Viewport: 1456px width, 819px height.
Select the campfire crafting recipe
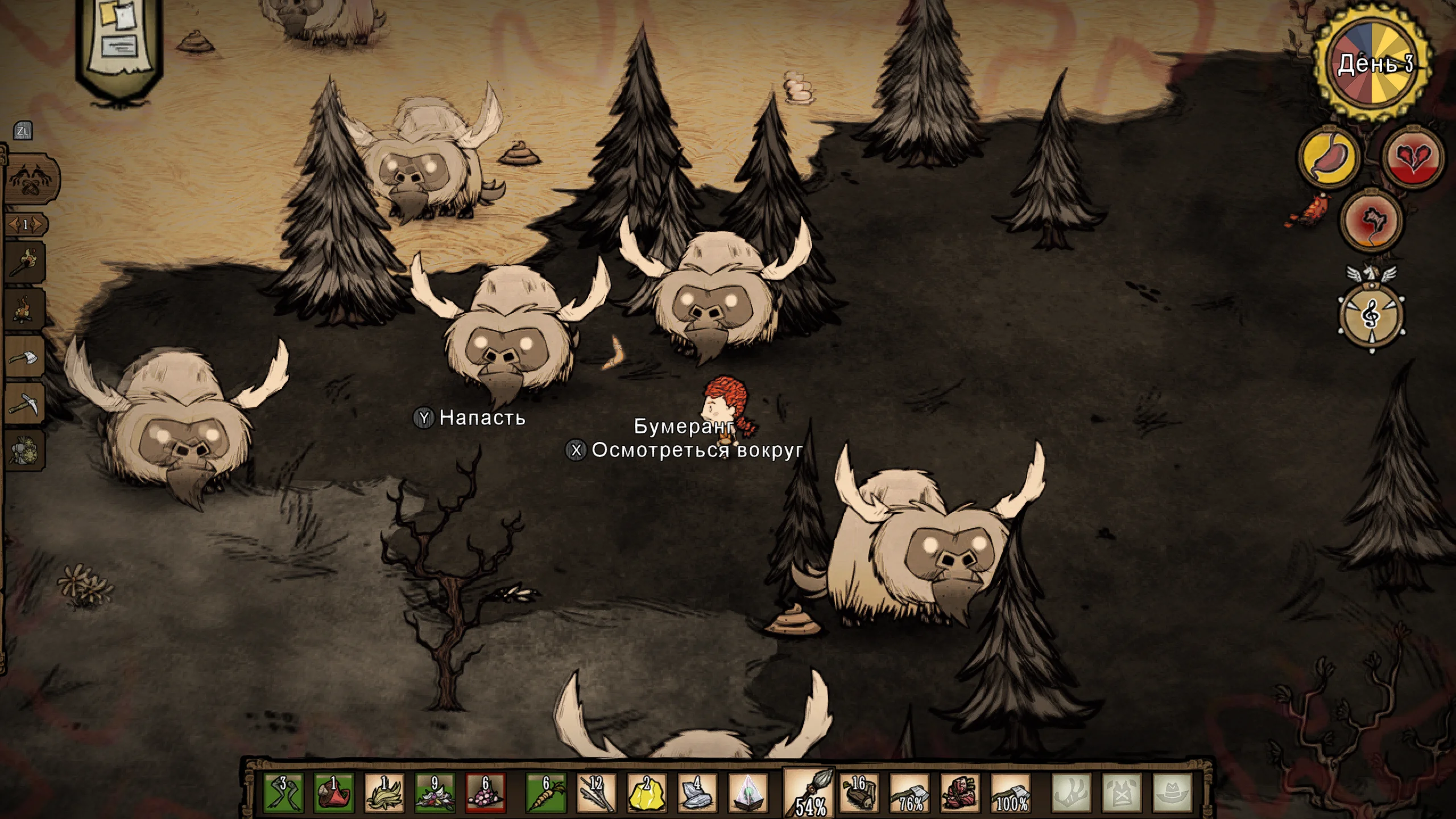click(26, 311)
